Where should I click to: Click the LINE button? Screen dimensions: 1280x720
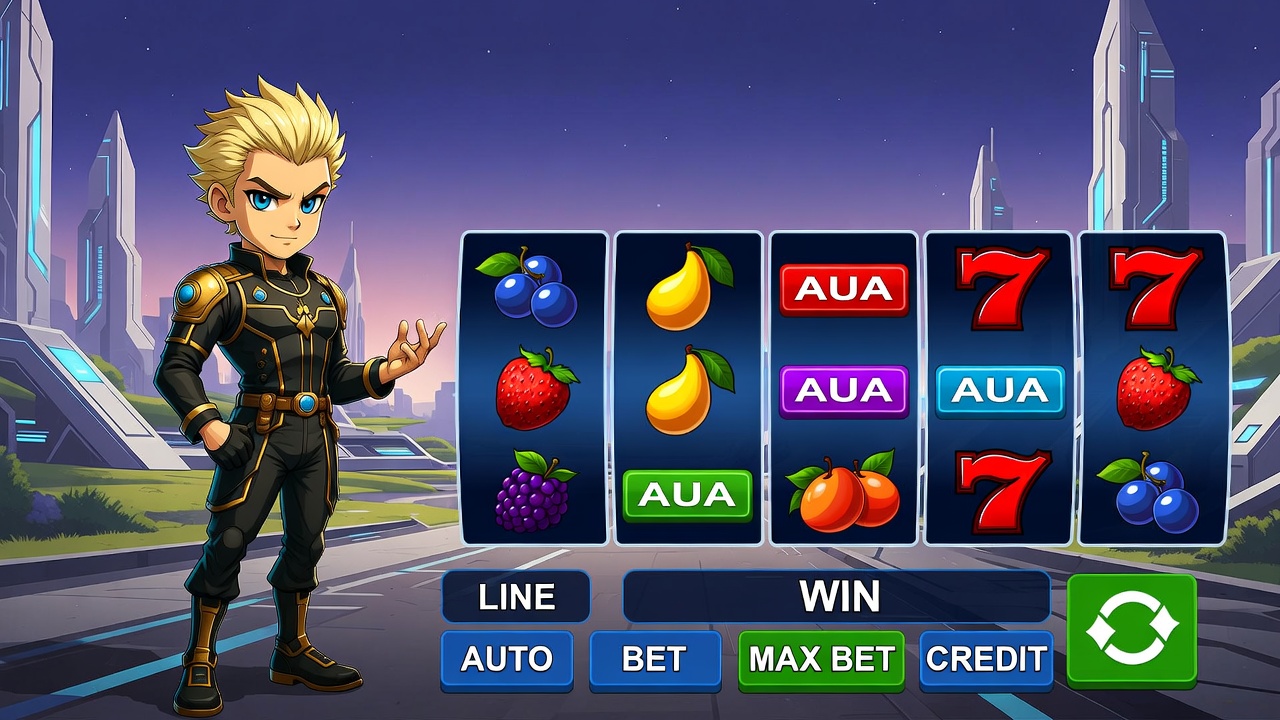[516, 597]
